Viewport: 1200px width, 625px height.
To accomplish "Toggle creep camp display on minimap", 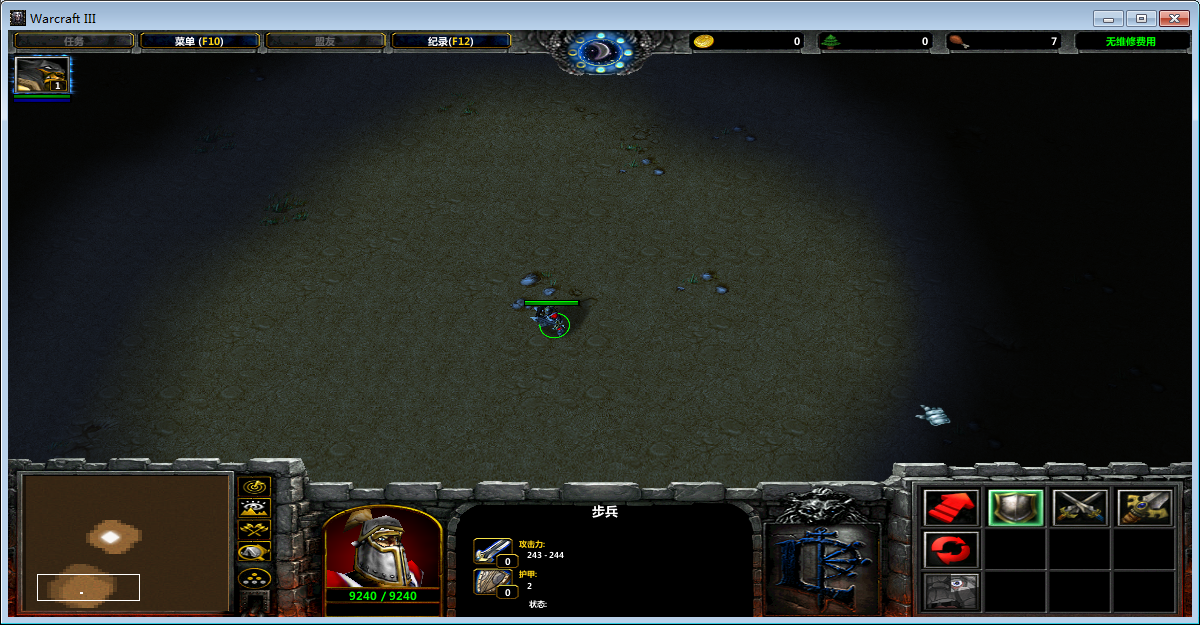I will [255, 551].
